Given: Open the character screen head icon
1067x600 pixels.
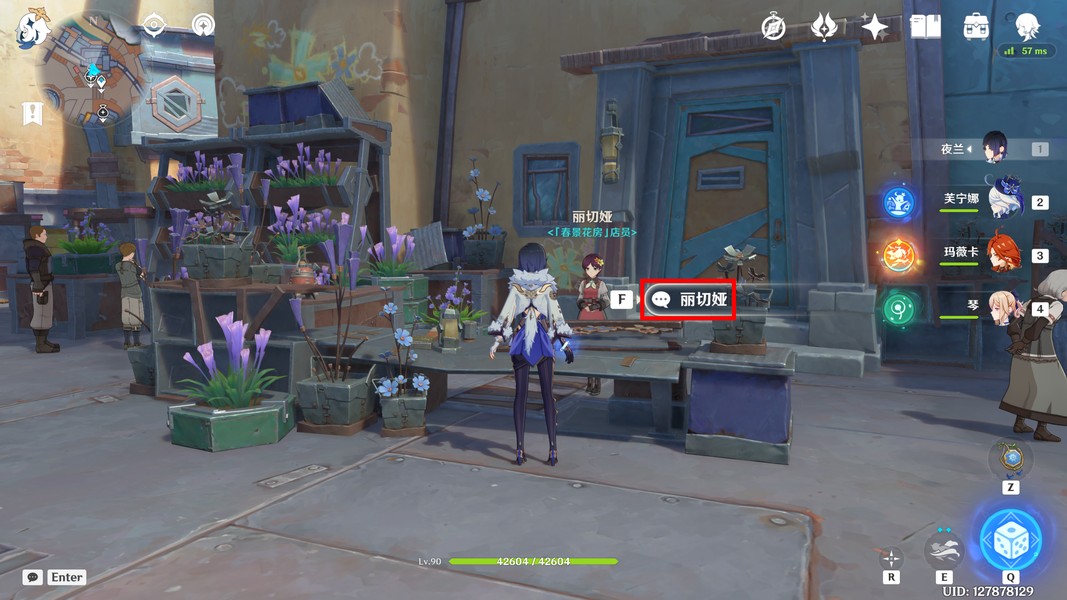Looking at the screenshot, I should [1027, 25].
